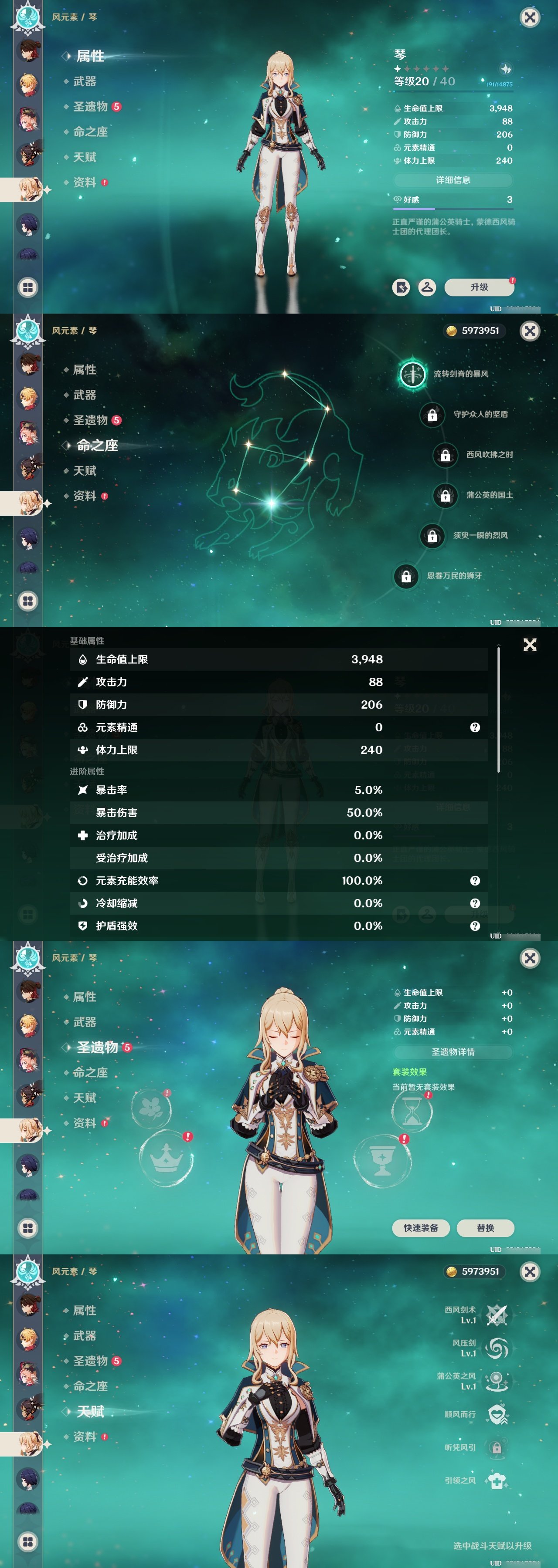Screen dimensions: 558x1568
Task: Open the 详细信息 details panel
Action: 454,180
